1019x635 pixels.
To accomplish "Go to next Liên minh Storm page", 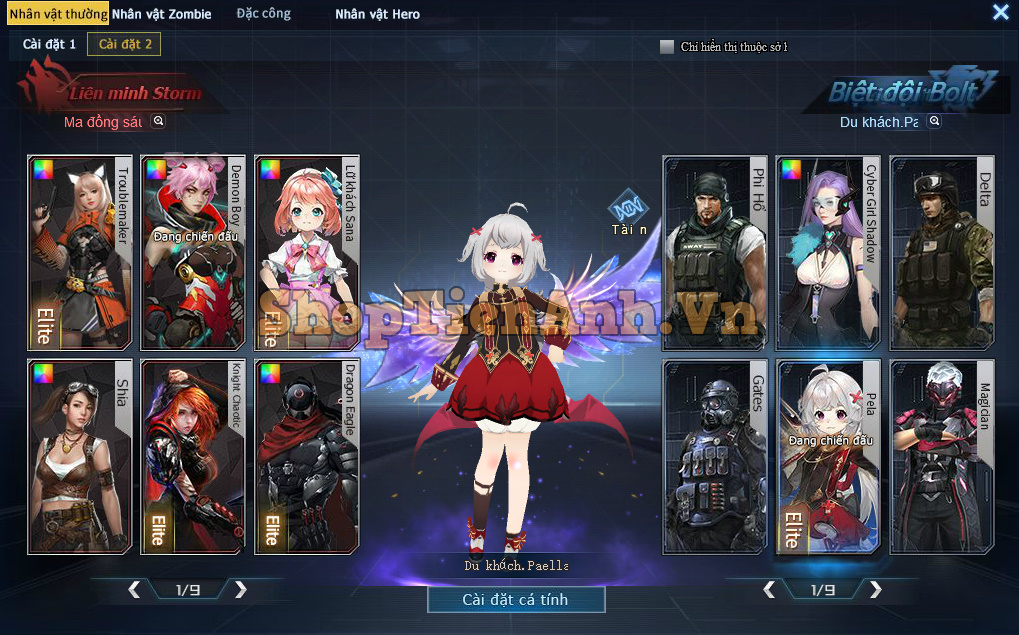I will click(240, 589).
